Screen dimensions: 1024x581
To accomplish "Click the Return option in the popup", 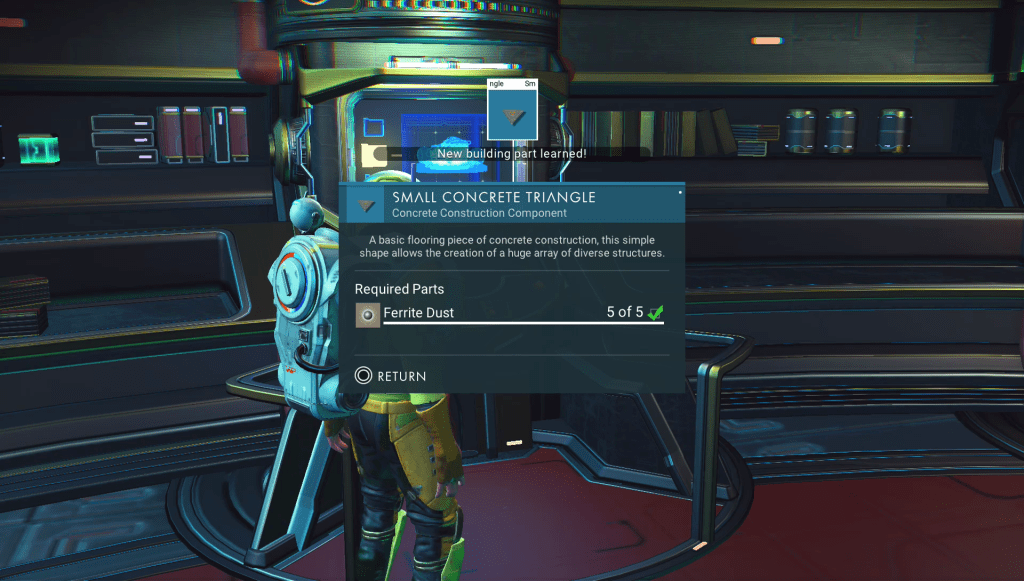I will [391, 376].
